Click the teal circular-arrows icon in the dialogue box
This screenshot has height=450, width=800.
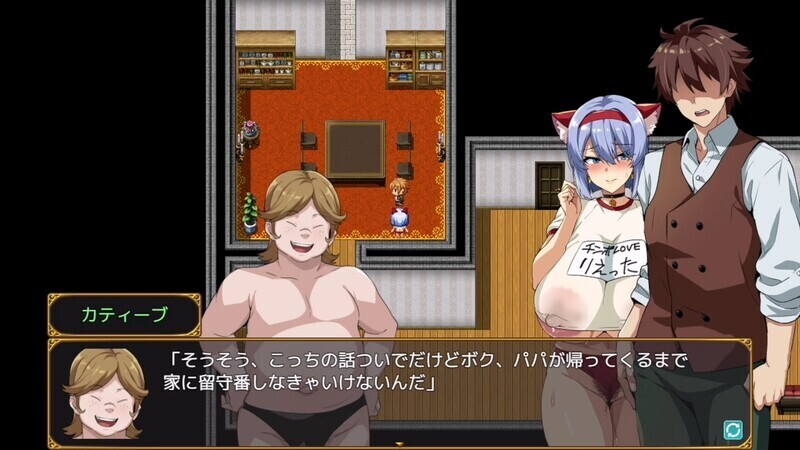tap(733, 429)
